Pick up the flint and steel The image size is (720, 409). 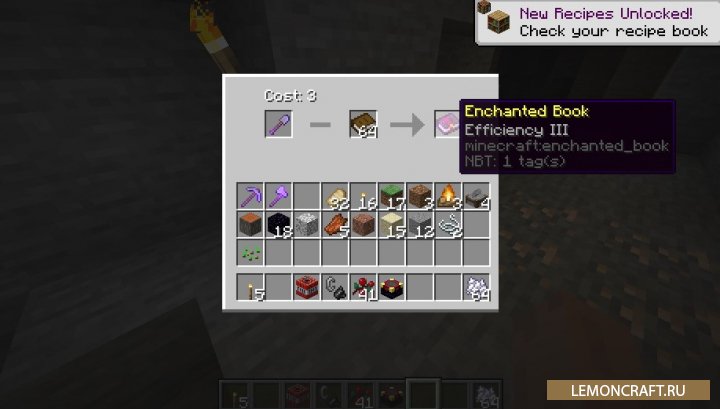click(335, 287)
